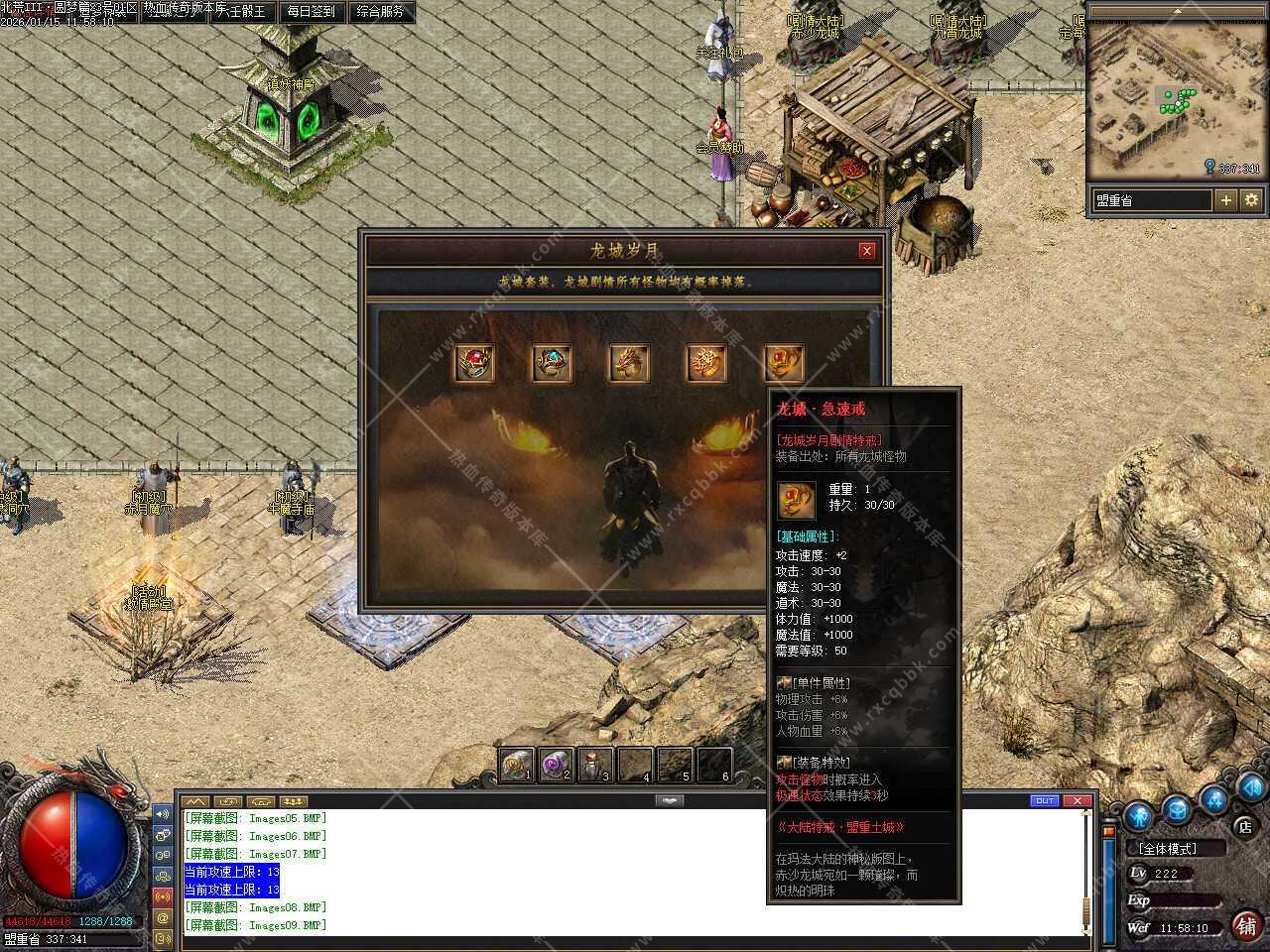1270x952 pixels.
Task: Collapse the minimap with the top arrow bar
Action: point(1178,13)
